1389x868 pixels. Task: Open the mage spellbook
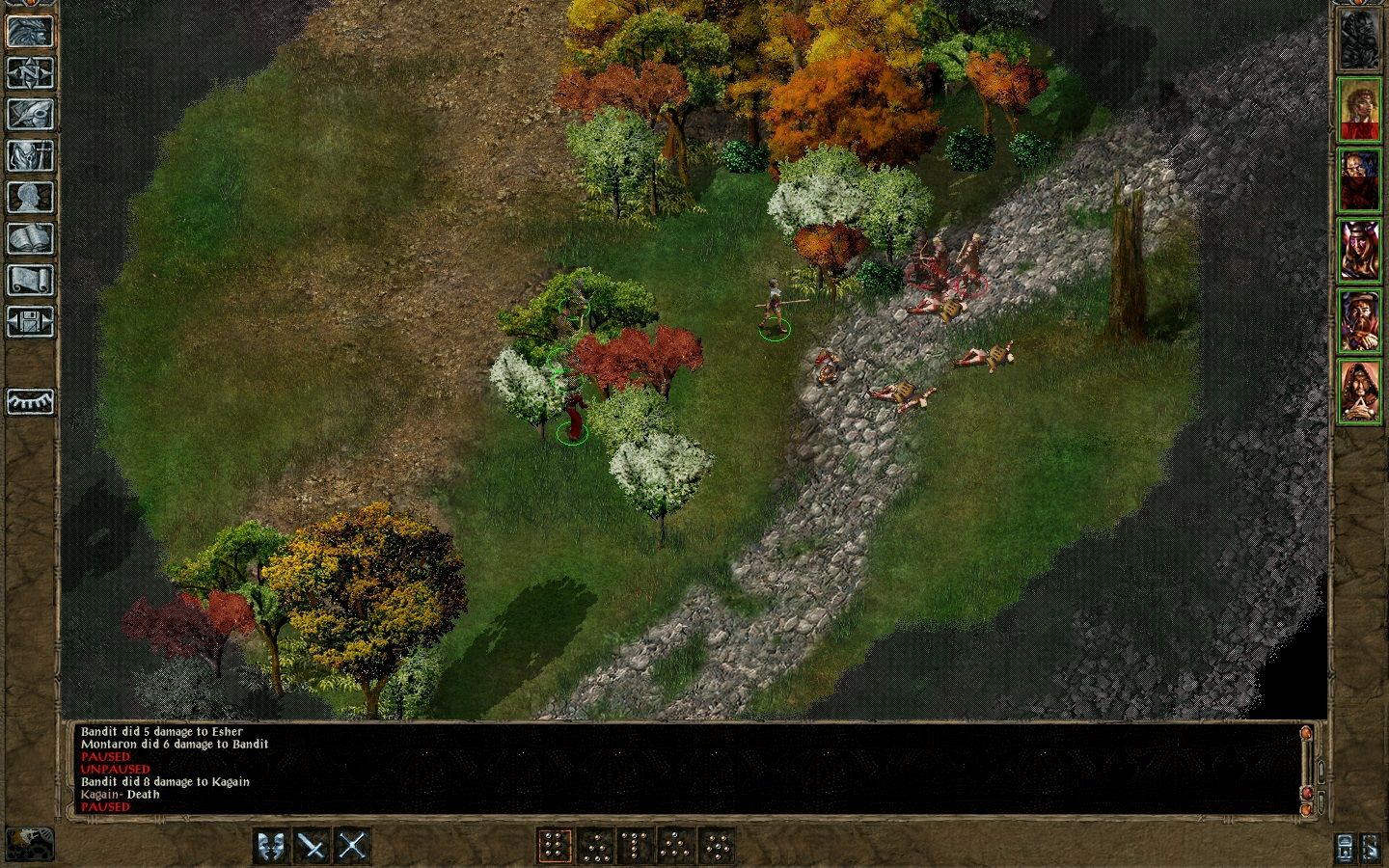click(30, 238)
